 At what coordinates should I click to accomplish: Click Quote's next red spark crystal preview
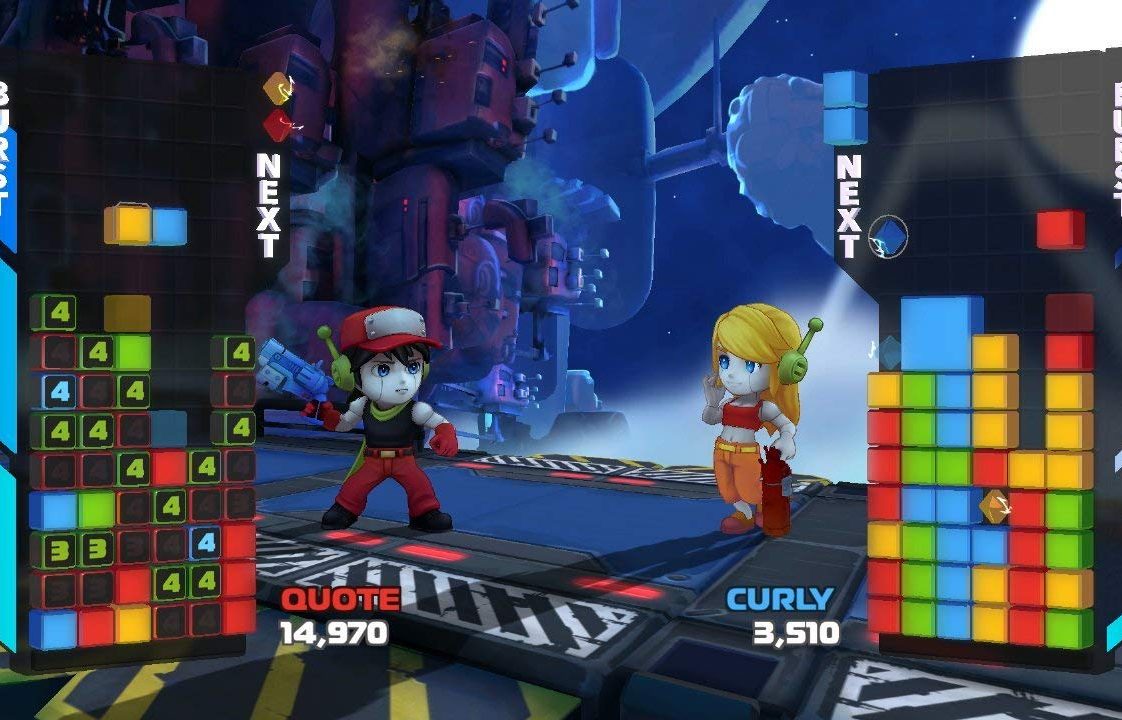click(278, 124)
